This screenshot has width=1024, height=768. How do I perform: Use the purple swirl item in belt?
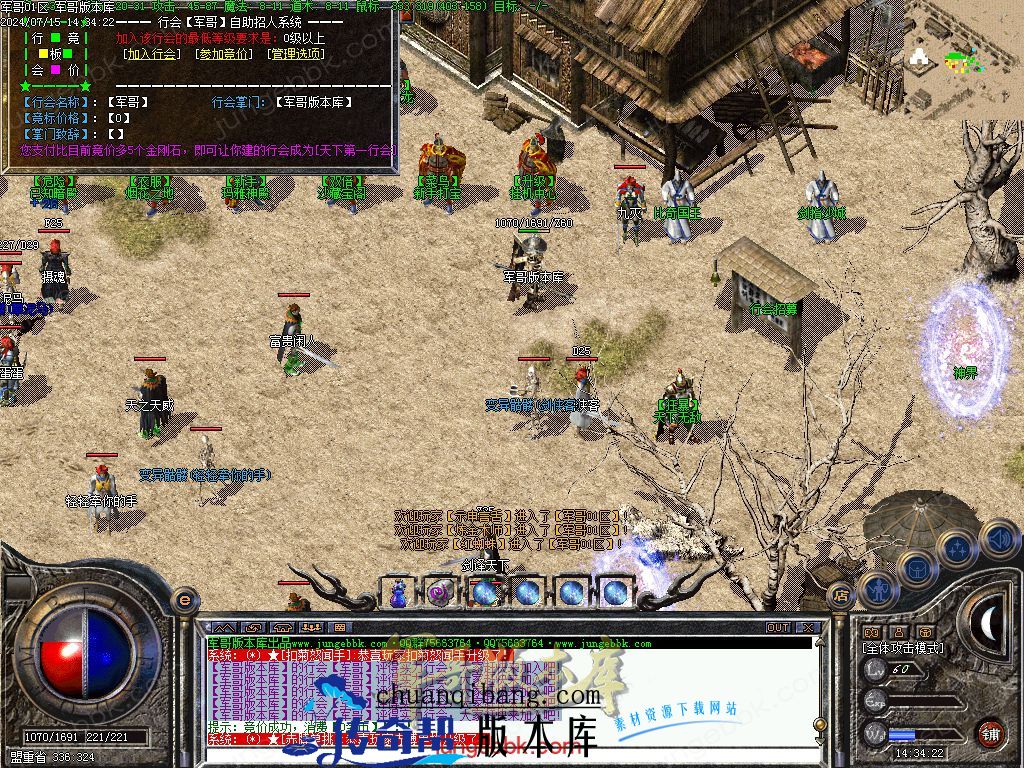click(x=441, y=592)
